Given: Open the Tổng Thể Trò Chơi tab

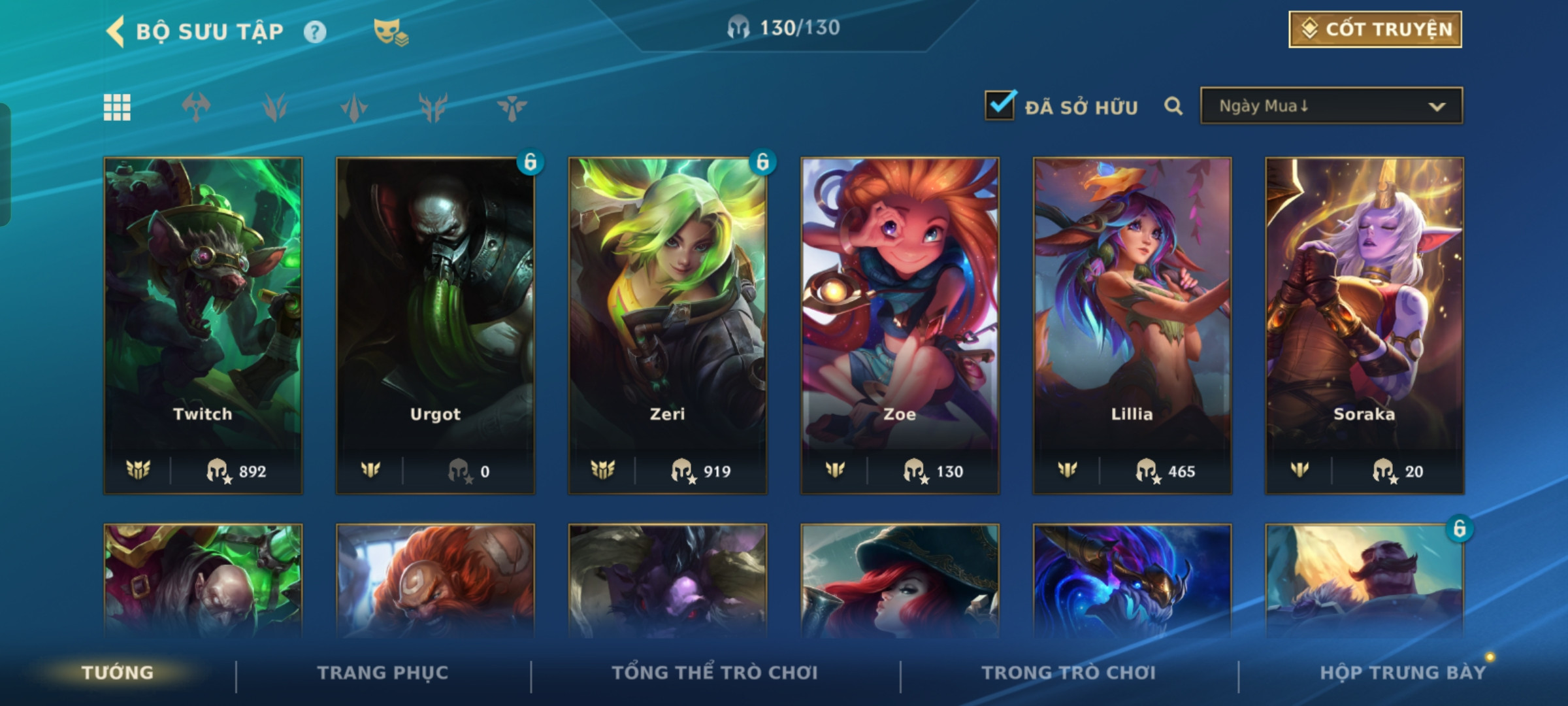Looking at the screenshot, I should click(x=715, y=673).
